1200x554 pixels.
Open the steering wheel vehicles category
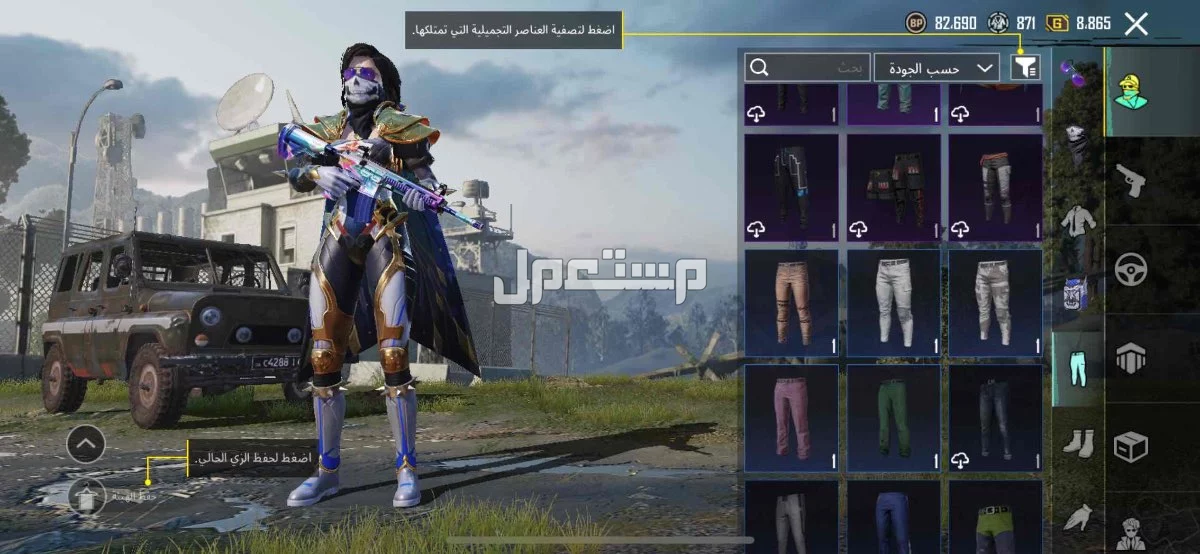click(1131, 269)
